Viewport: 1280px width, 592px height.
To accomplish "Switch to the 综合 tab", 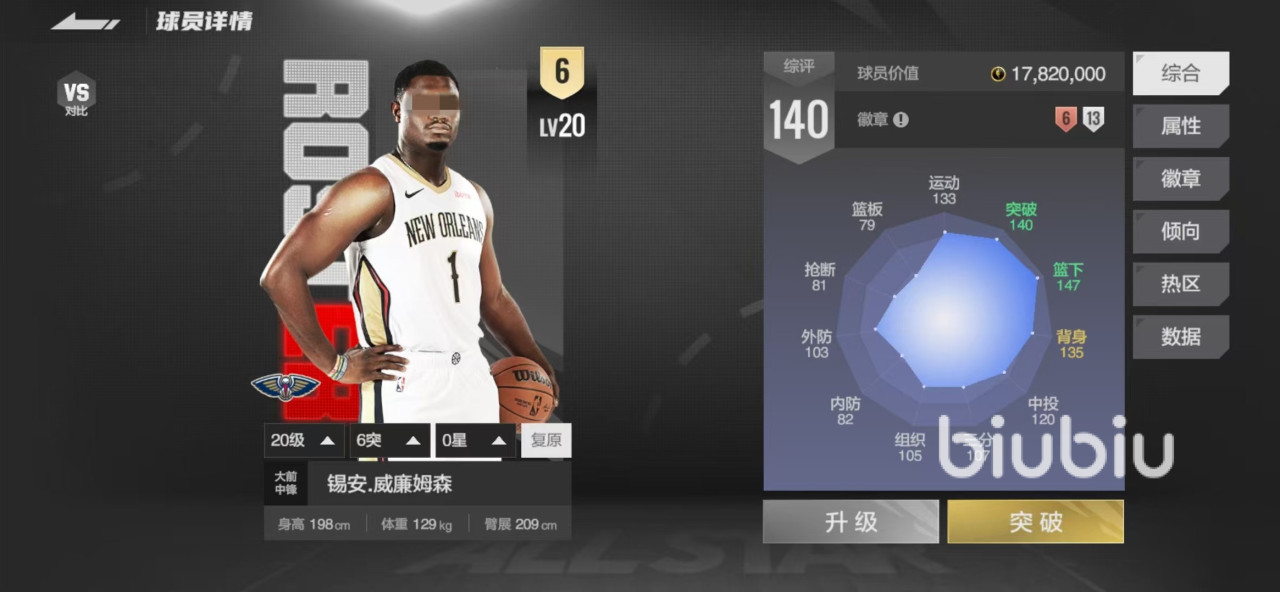I will (x=1180, y=73).
